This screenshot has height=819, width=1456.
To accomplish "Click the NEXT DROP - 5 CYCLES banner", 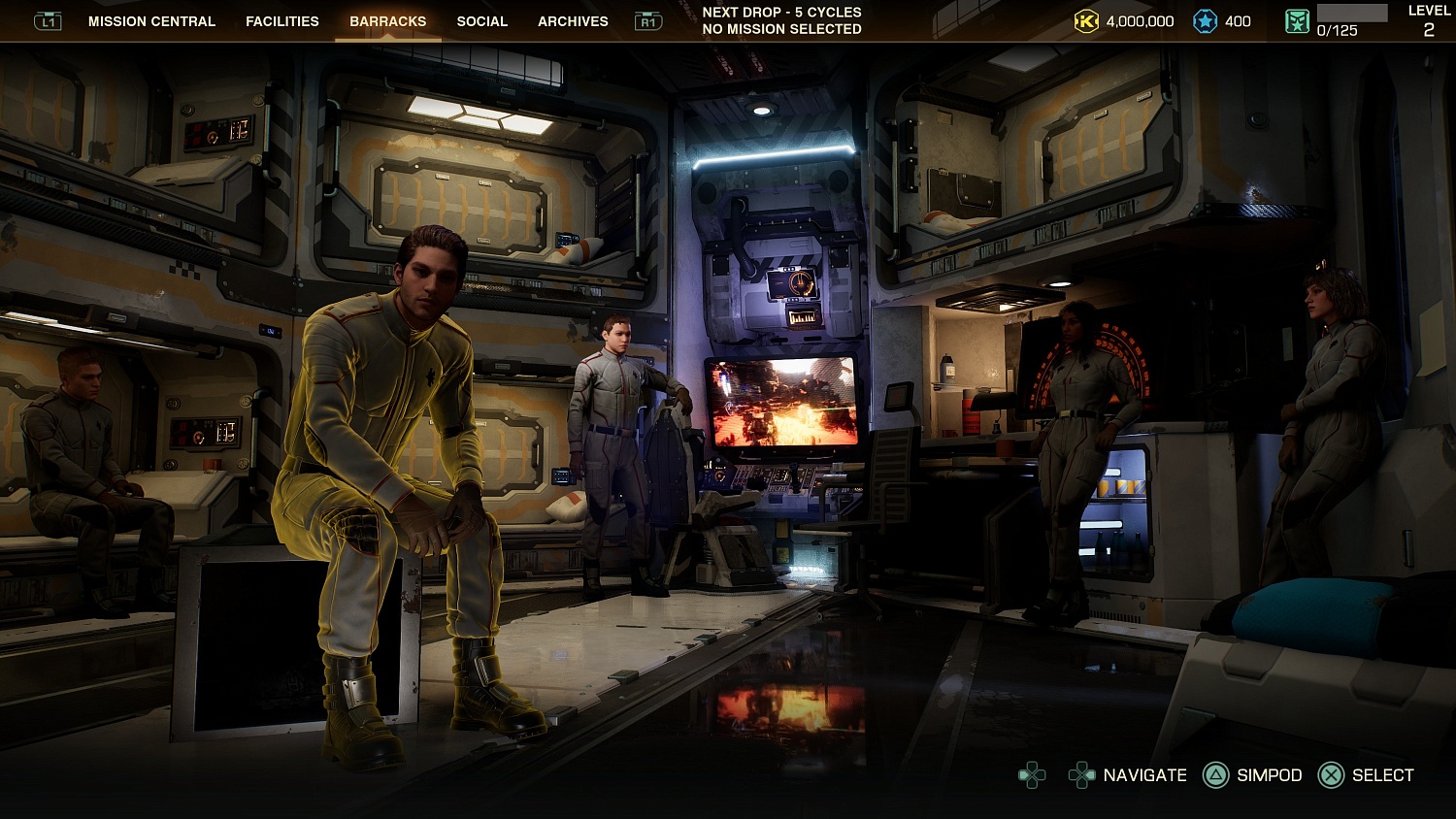I will tap(781, 12).
